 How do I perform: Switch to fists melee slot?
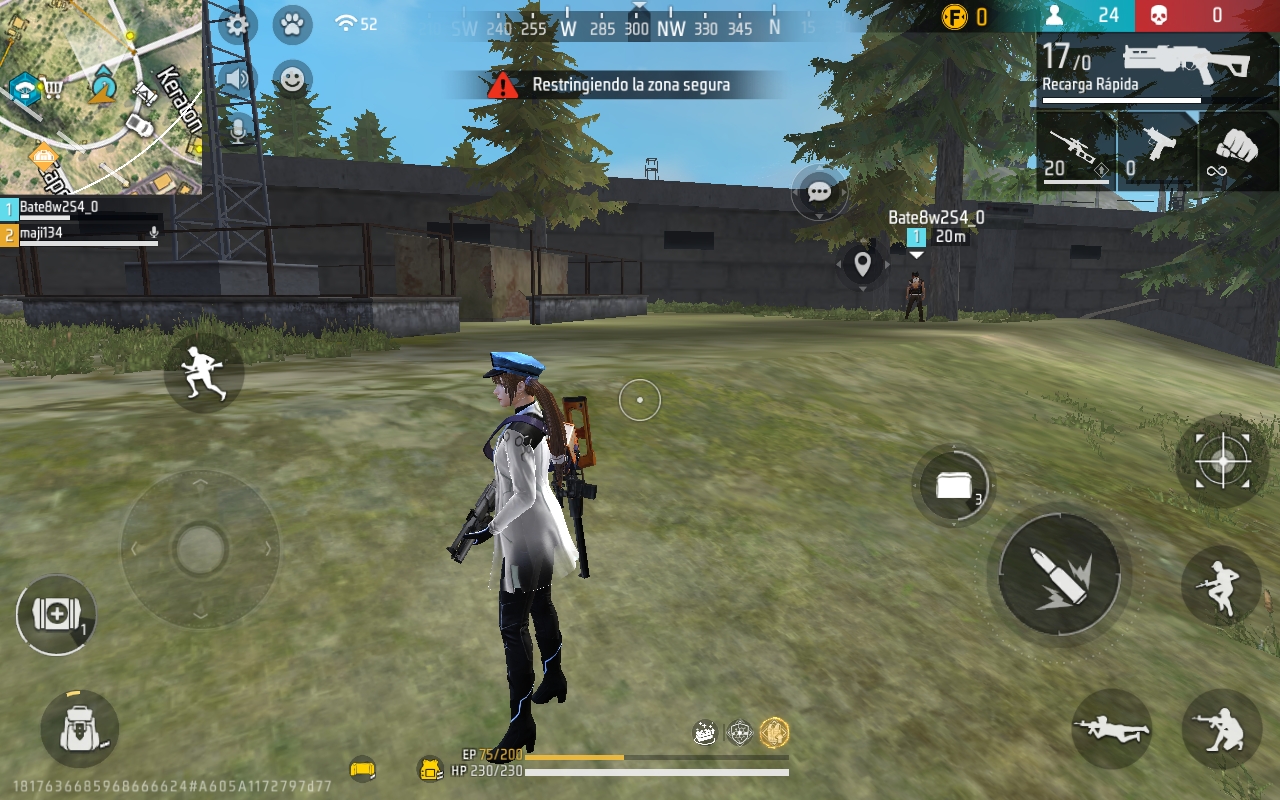click(1239, 152)
